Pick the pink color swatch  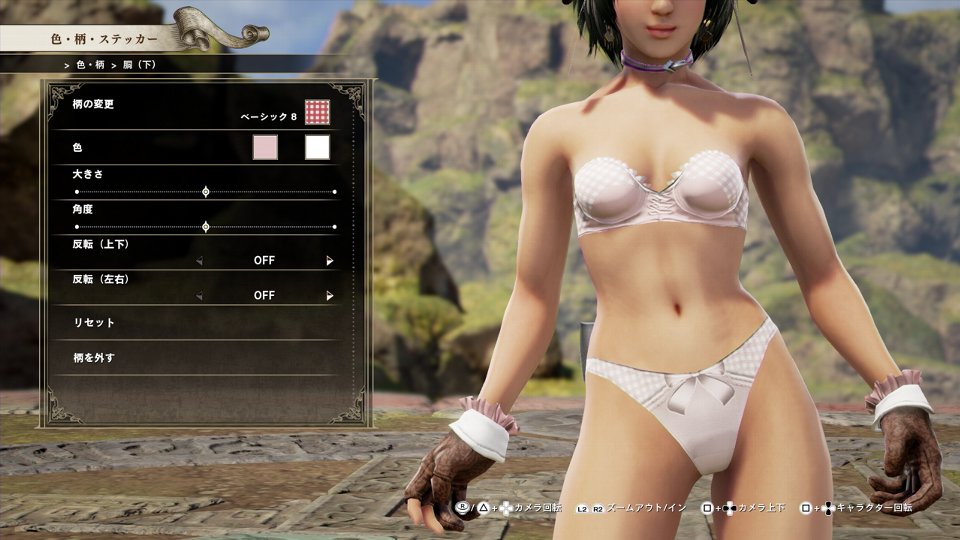(265, 148)
